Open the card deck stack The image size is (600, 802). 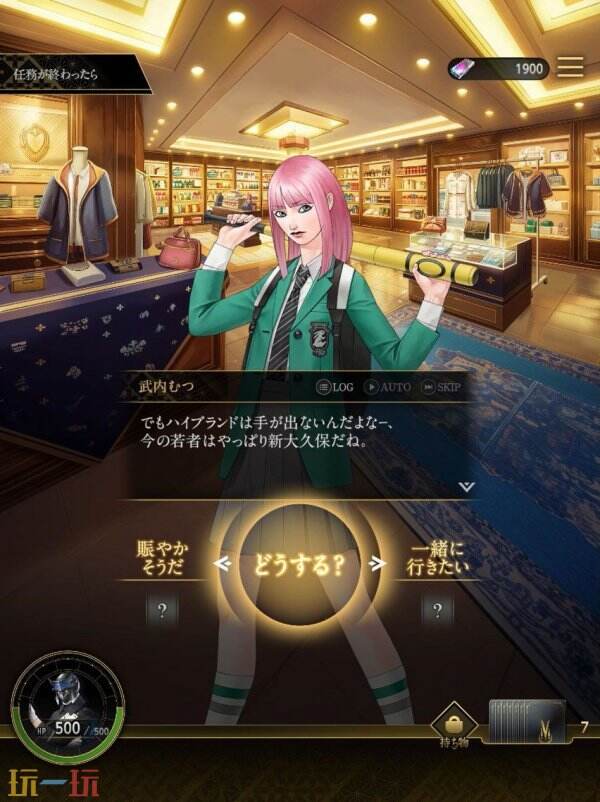click(526, 721)
